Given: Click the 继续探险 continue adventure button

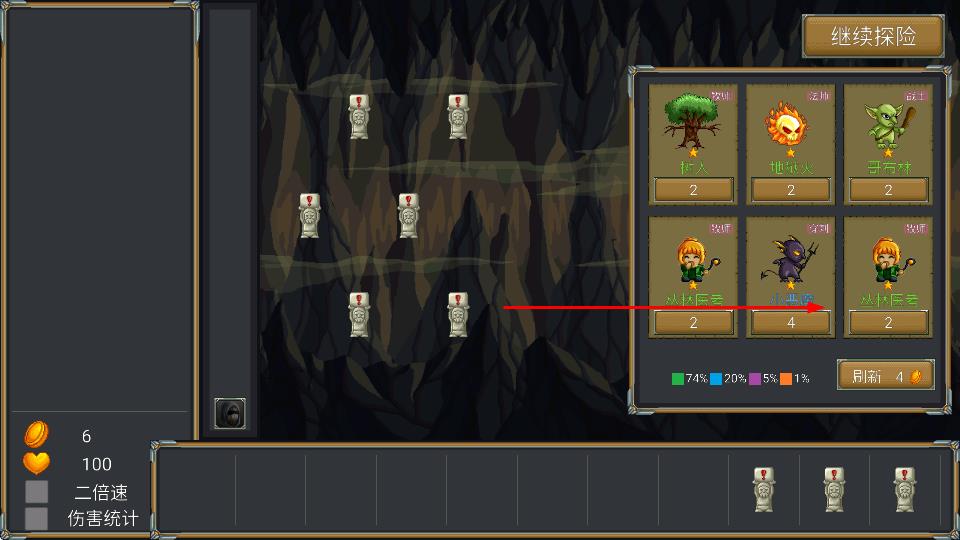Looking at the screenshot, I should (873, 37).
